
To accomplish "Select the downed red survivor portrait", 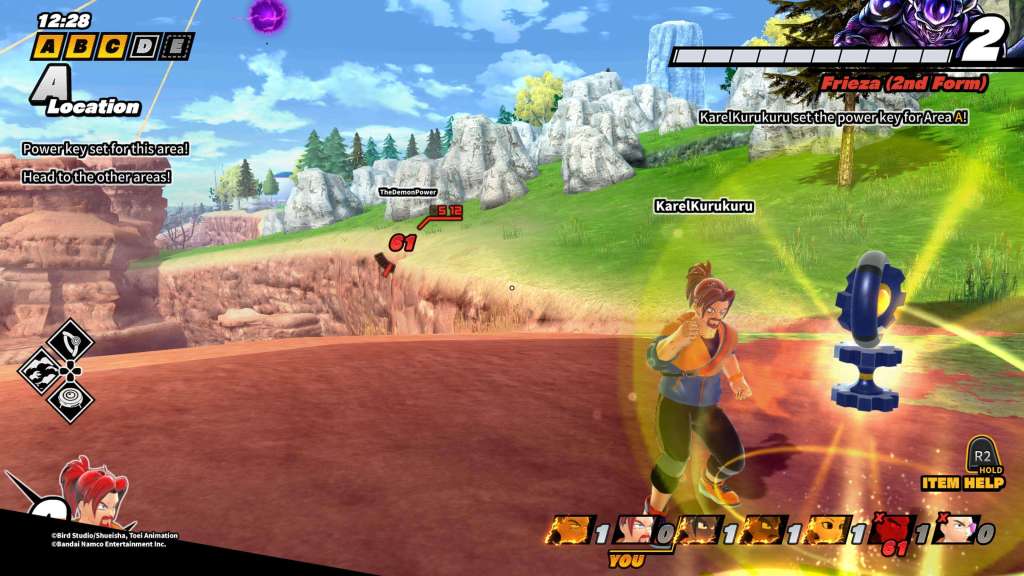I will coord(892,531).
